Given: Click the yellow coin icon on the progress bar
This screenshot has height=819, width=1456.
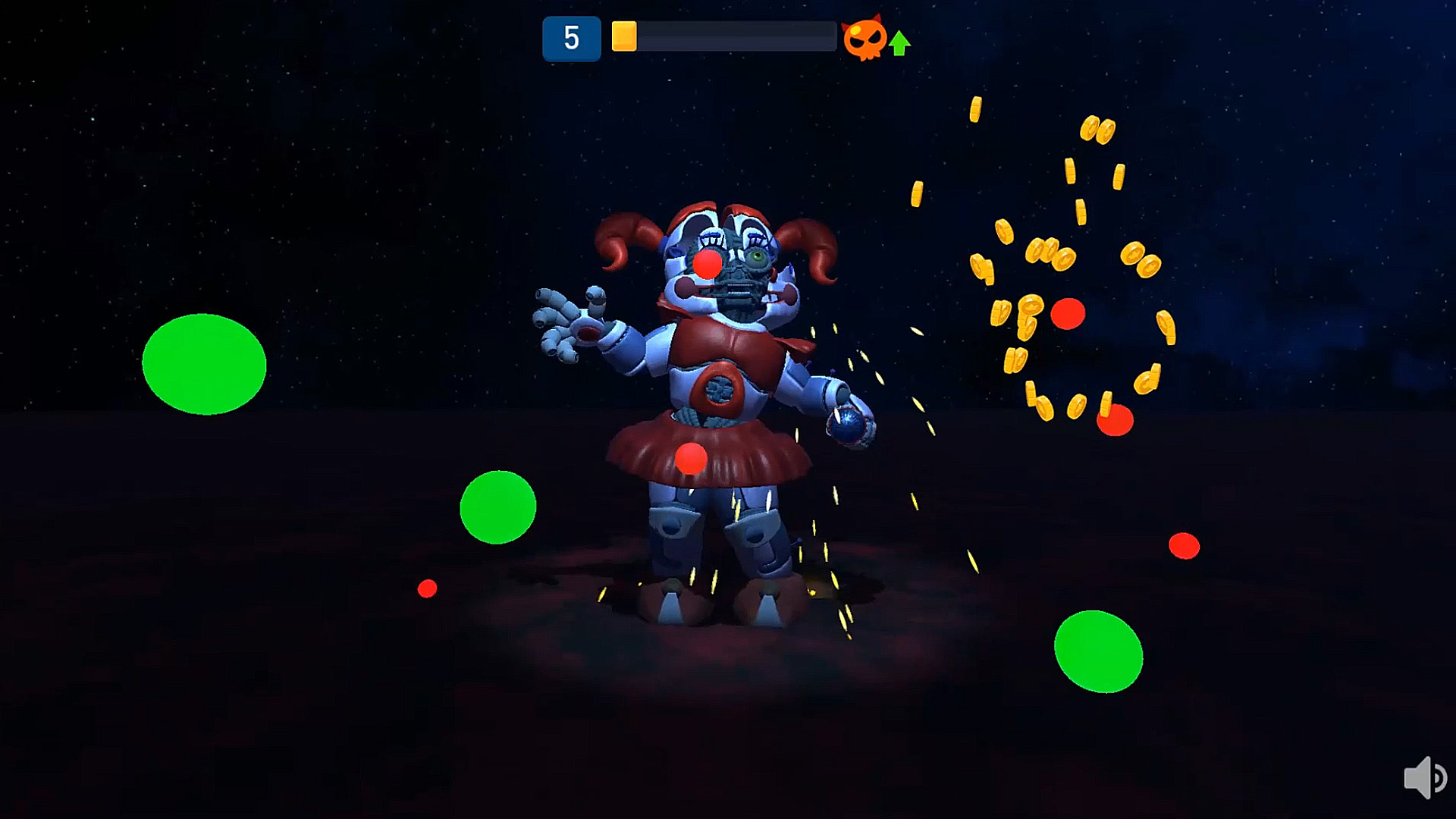Looking at the screenshot, I should coord(624,37).
